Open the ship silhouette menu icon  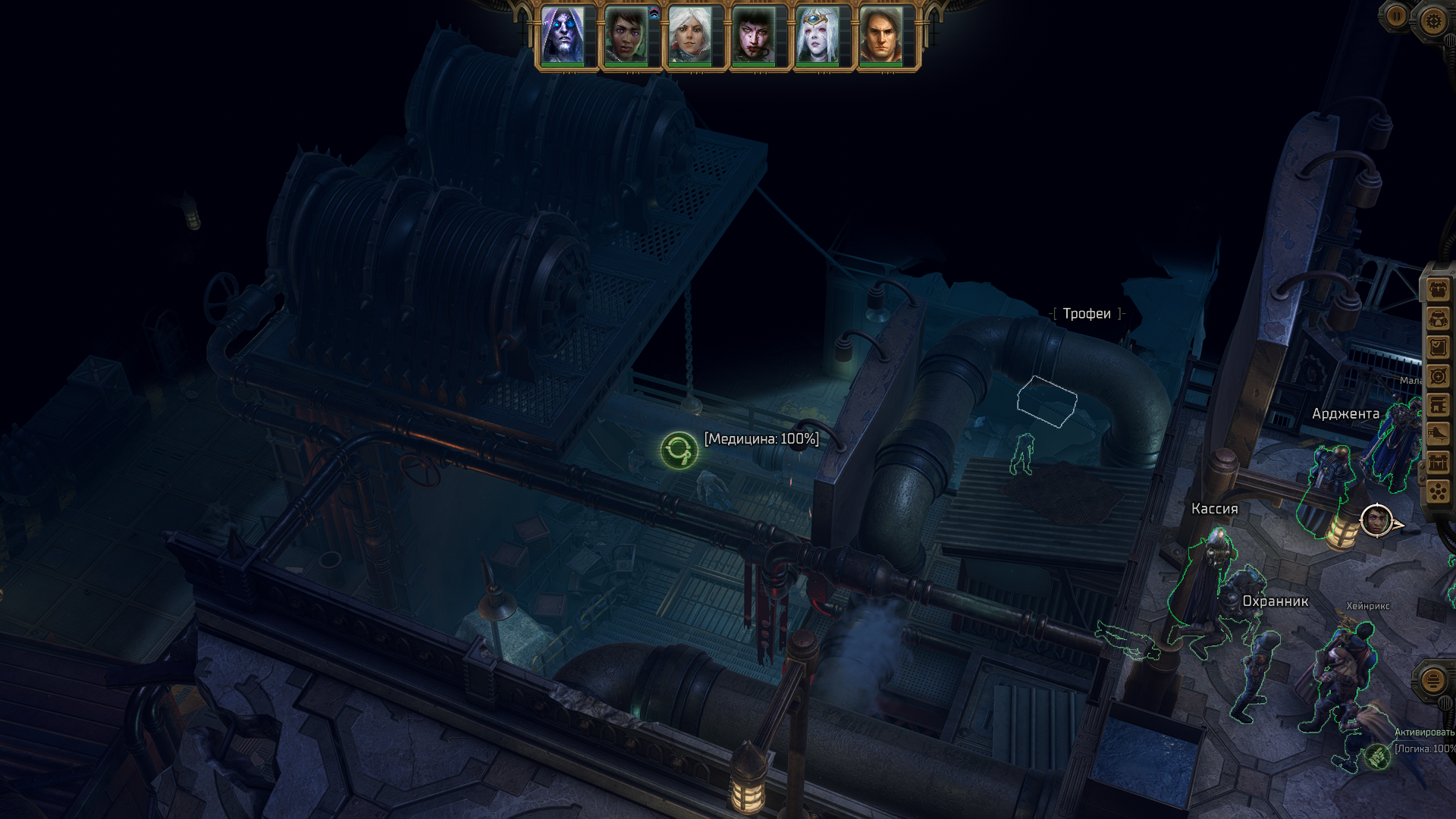click(1438, 434)
